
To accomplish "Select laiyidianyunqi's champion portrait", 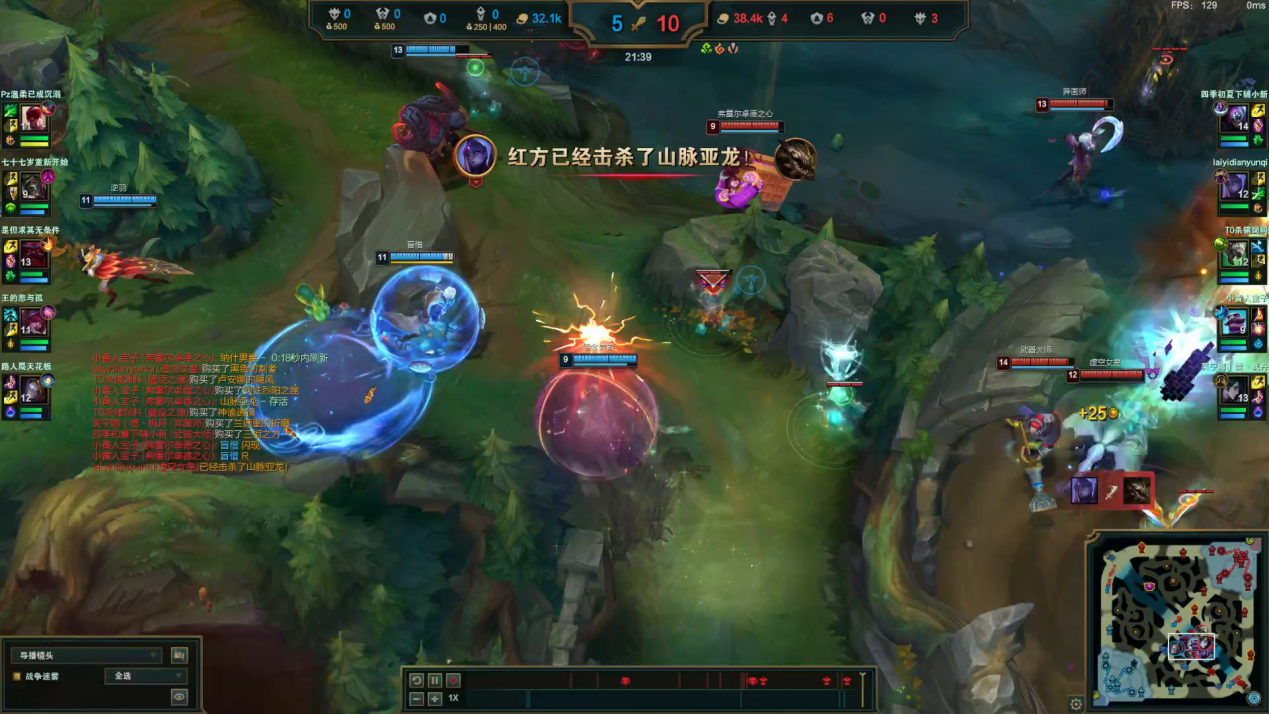I will (x=1234, y=187).
